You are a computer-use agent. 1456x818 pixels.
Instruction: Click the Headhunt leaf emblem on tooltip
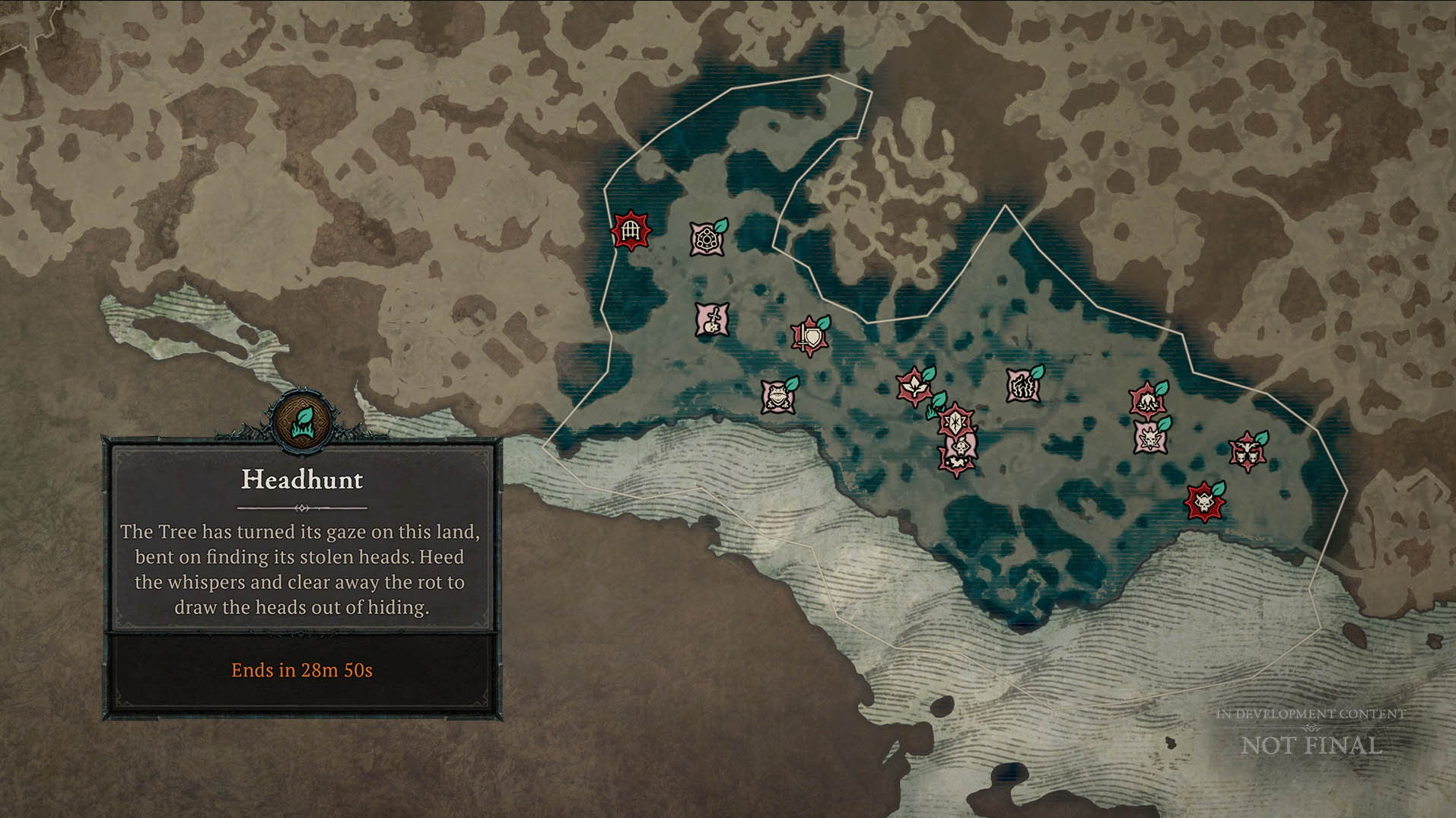click(x=302, y=419)
